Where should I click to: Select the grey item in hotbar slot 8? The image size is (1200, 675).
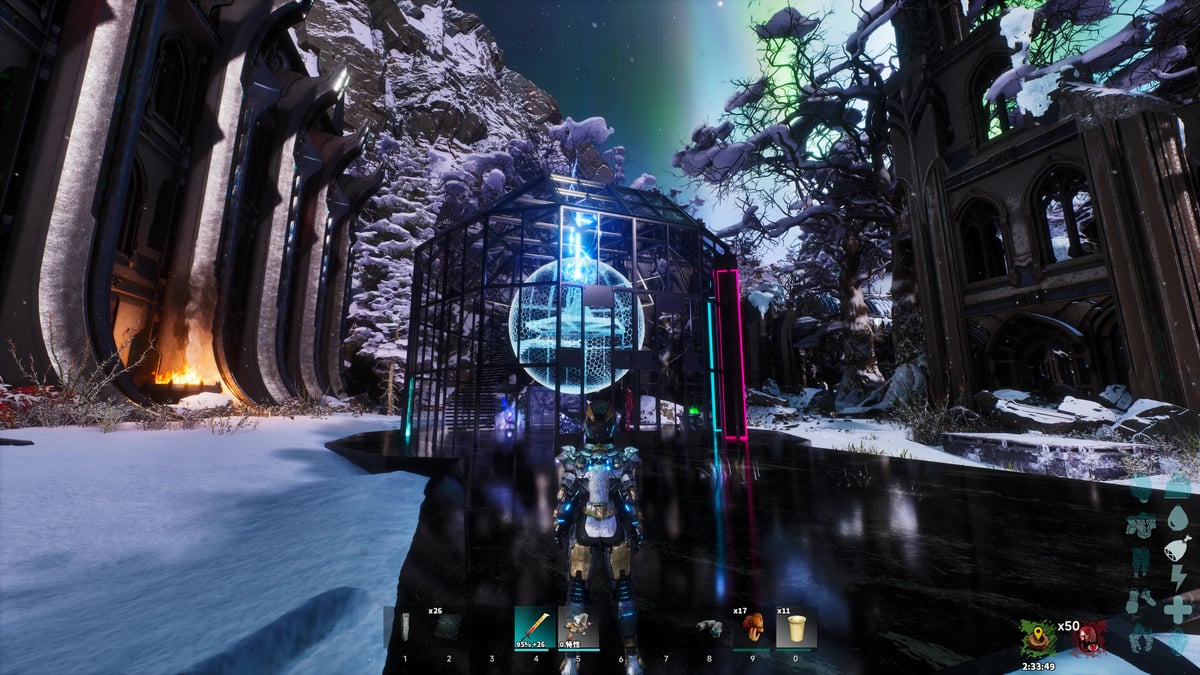(709, 628)
